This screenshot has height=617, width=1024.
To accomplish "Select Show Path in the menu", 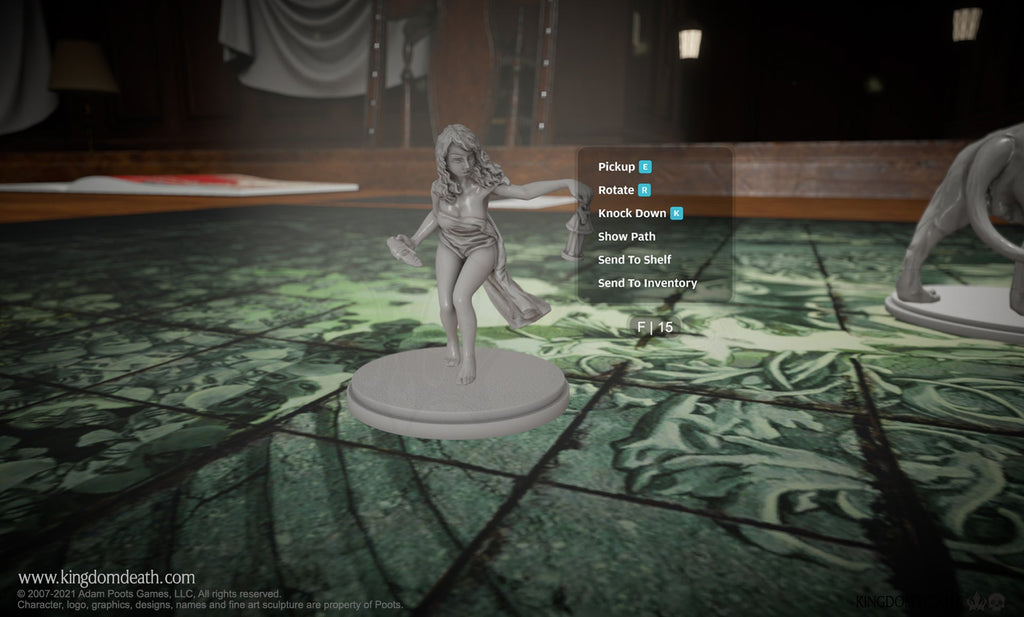I will click(627, 237).
